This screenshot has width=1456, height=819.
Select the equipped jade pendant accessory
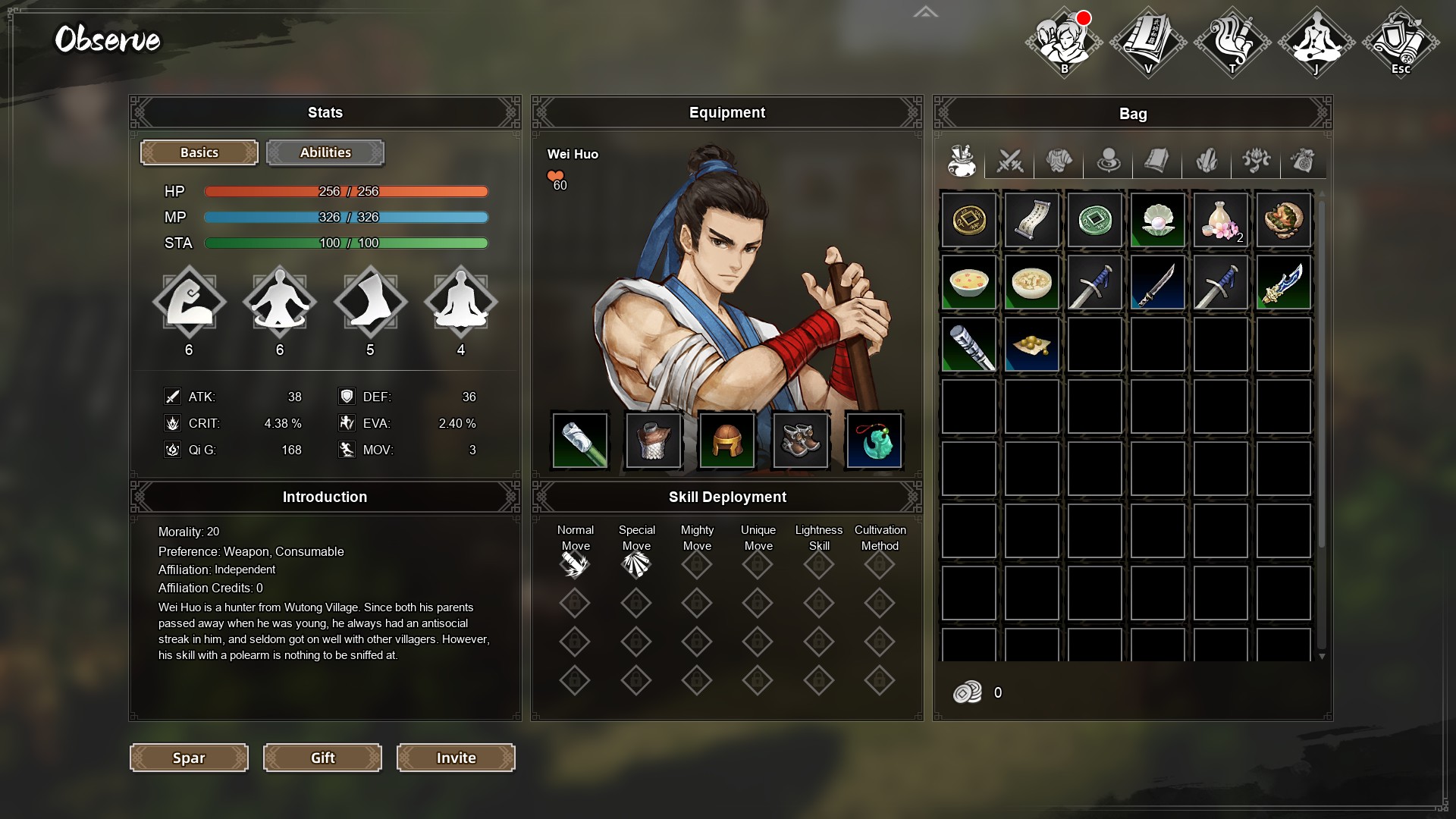pyautogui.click(x=874, y=441)
